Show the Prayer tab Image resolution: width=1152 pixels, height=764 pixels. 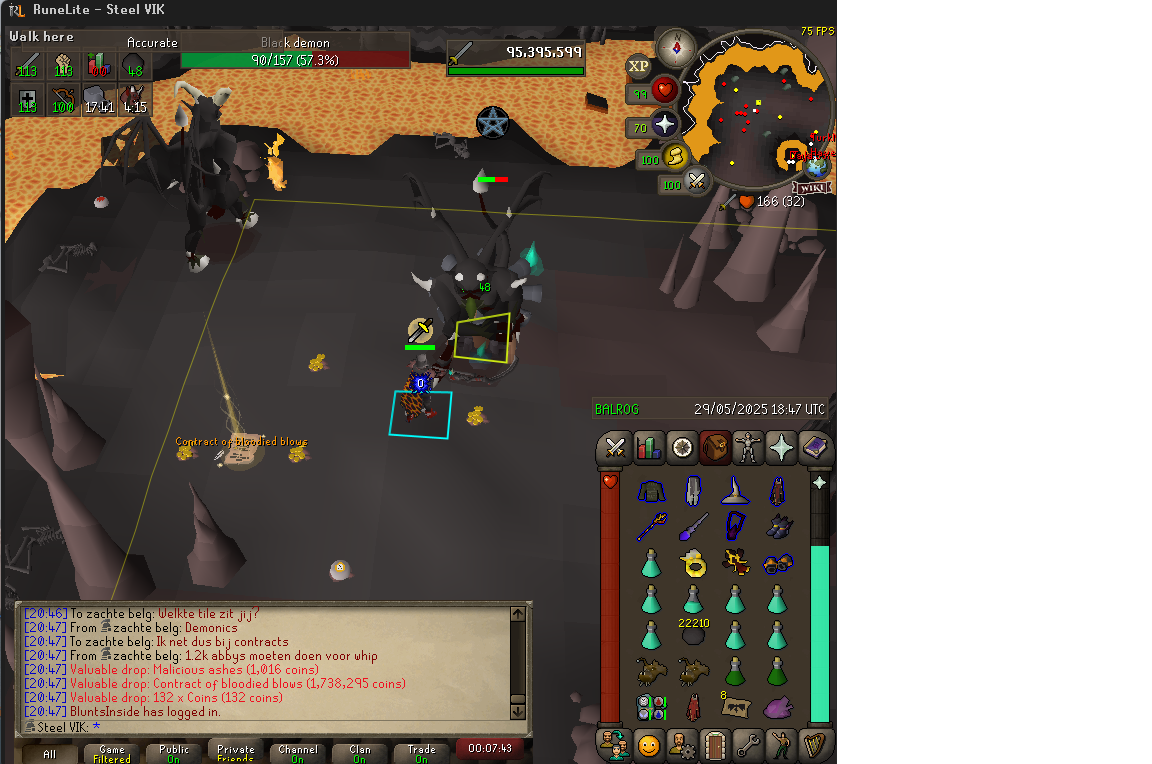pyautogui.click(x=781, y=448)
